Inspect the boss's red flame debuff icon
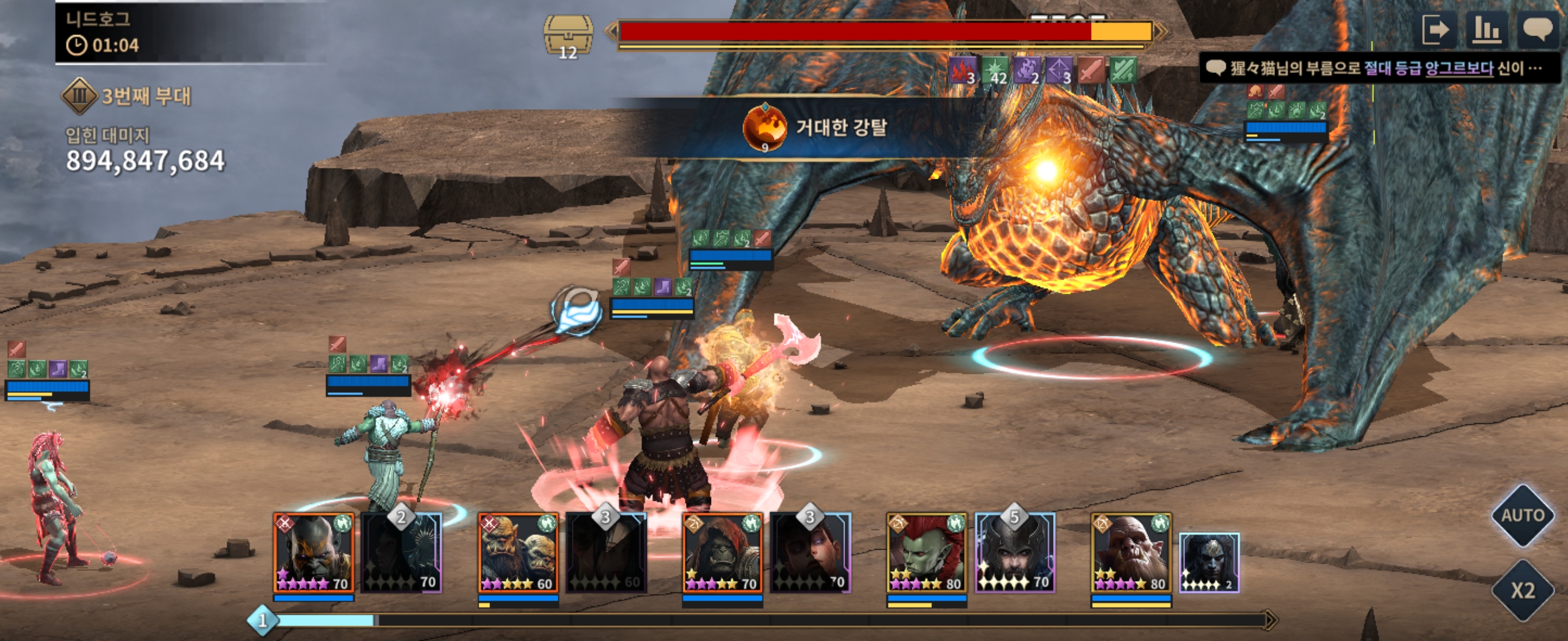This screenshot has width=1568, height=641. pos(962,71)
